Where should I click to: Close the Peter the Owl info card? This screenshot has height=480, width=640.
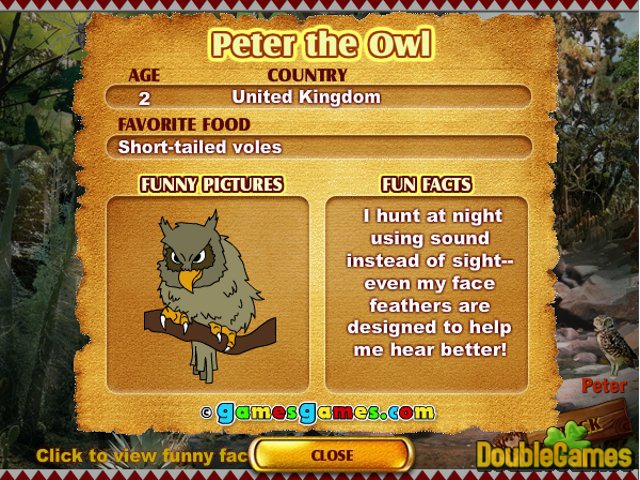pyautogui.click(x=332, y=455)
